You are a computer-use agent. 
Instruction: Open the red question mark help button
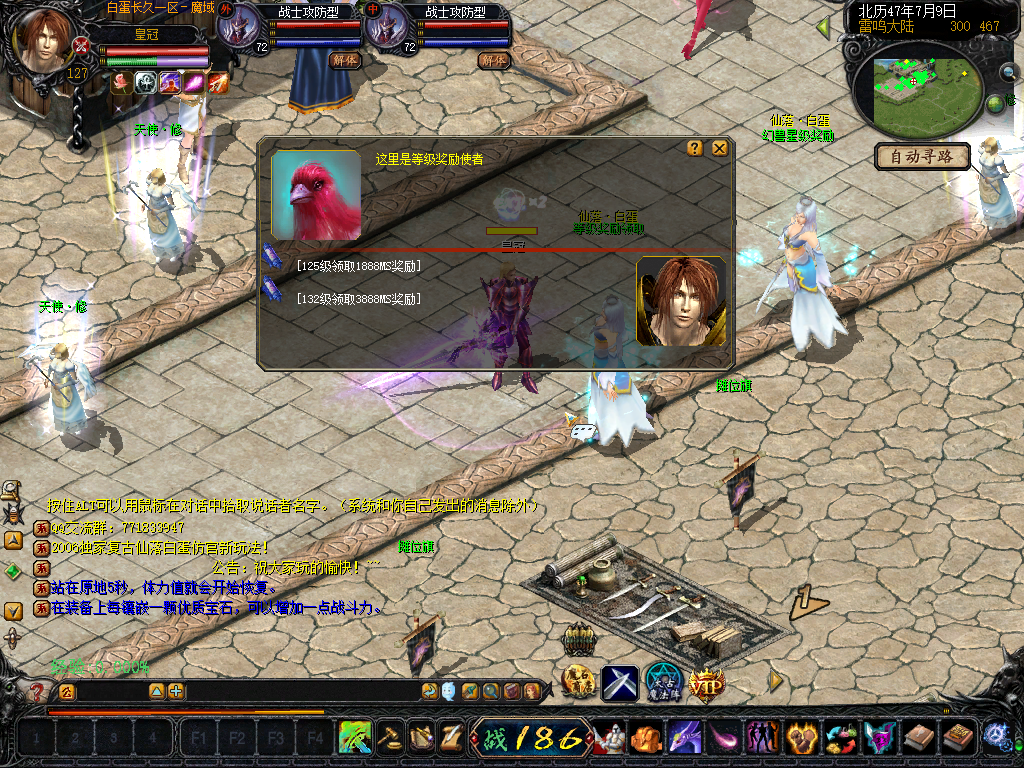click(x=38, y=691)
